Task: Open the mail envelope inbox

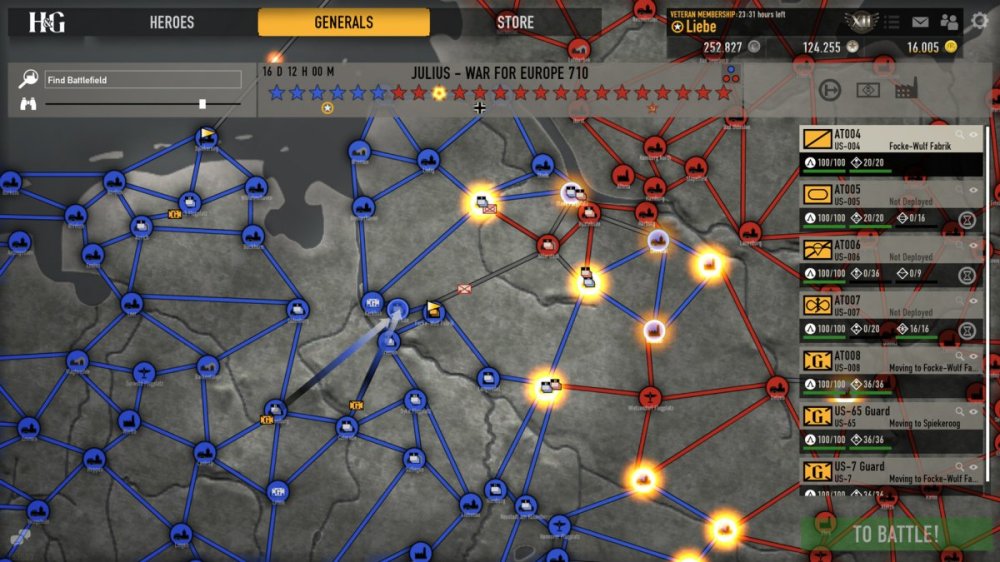Action: click(920, 22)
